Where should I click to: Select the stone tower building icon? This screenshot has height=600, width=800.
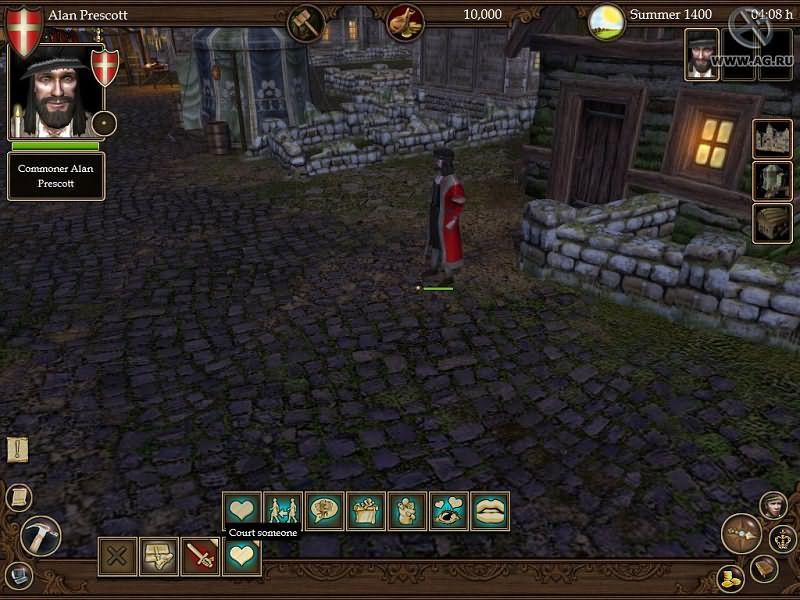(x=772, y=181)
